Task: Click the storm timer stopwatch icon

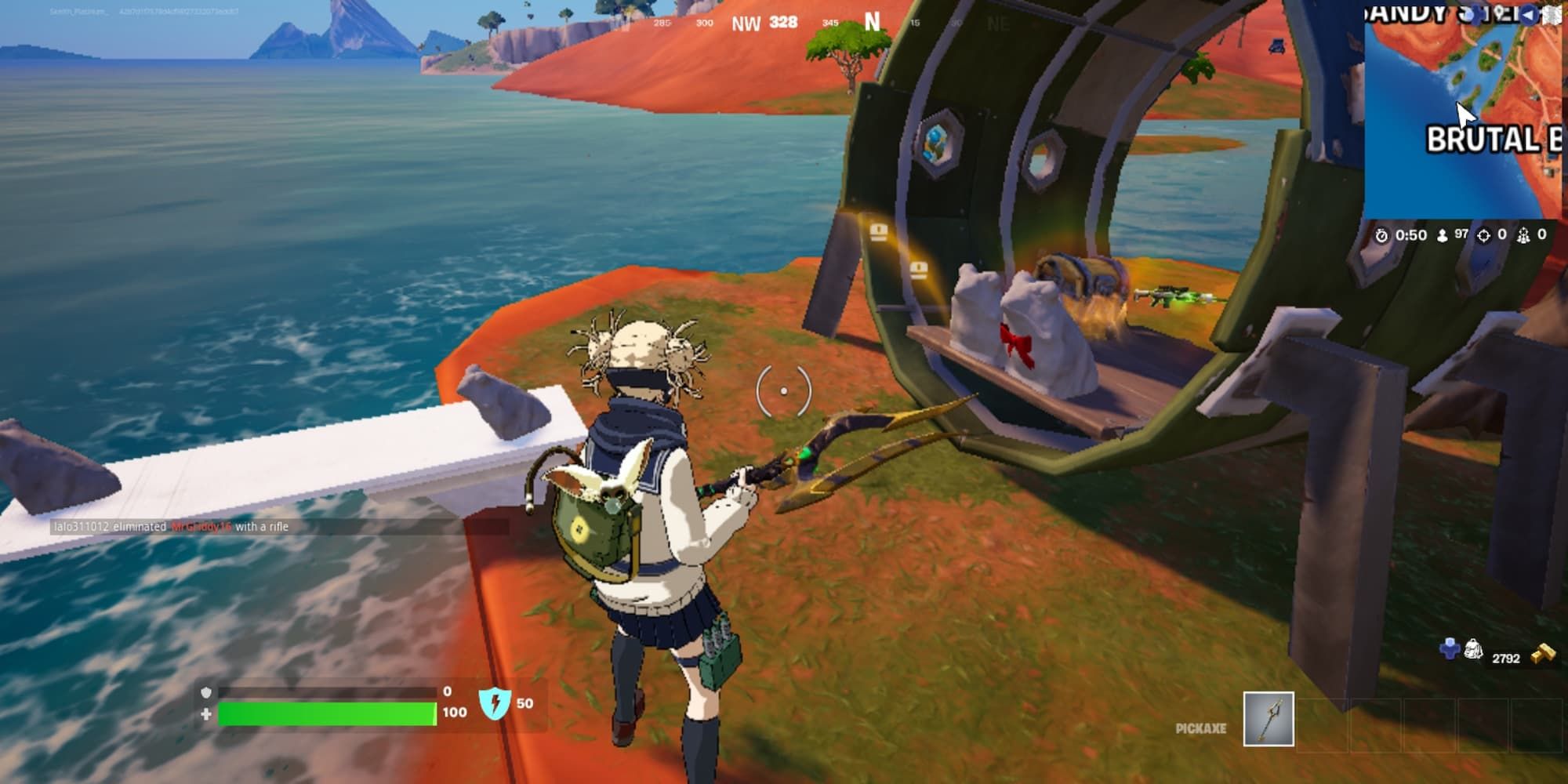Action: click(1381, 235)
